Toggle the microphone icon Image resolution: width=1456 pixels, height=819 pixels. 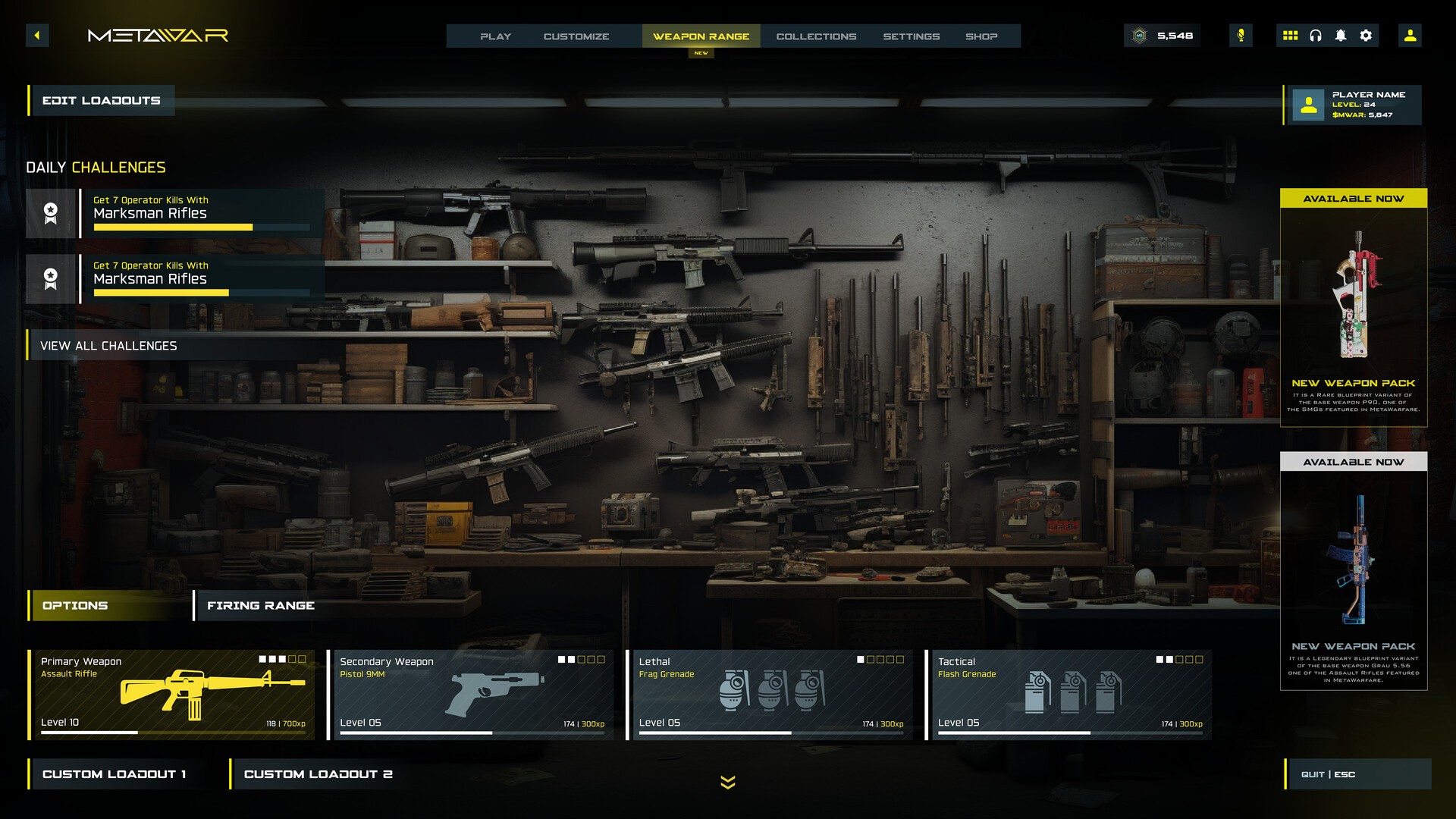1241,36
